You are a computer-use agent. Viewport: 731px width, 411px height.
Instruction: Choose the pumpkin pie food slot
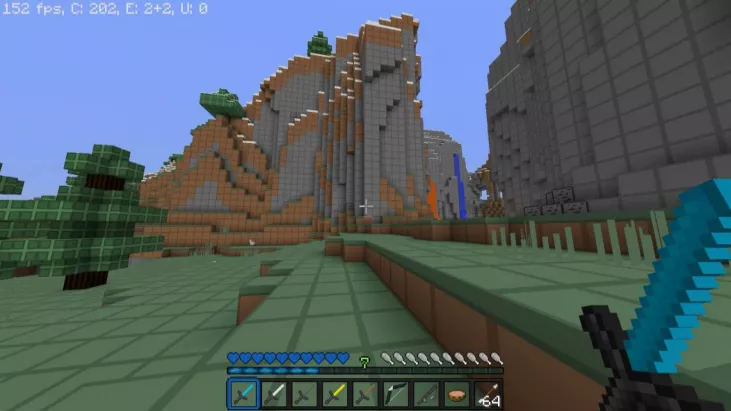pos(458,395)
